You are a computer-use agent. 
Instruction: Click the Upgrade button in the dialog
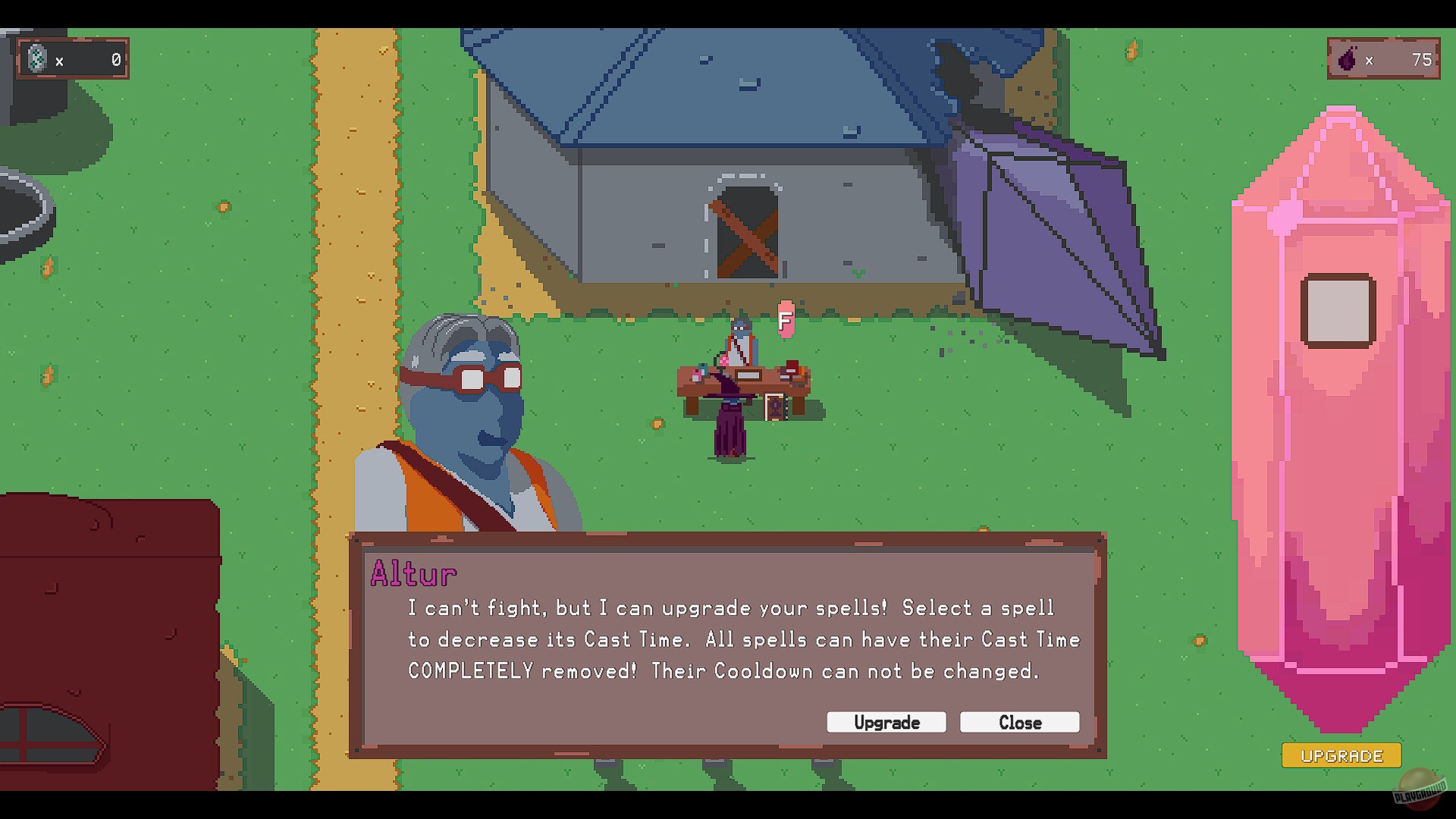click(x=886, y=722)
